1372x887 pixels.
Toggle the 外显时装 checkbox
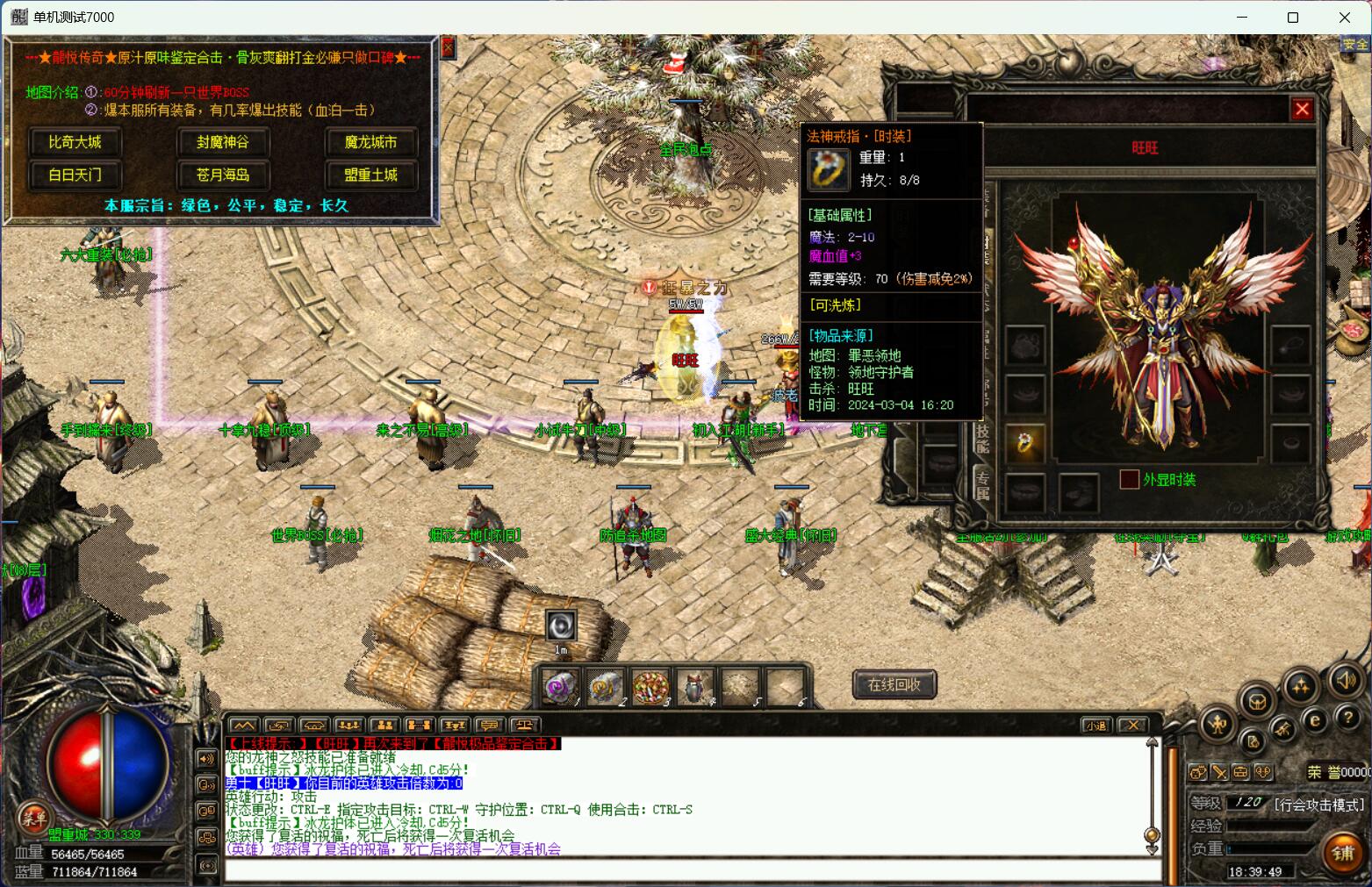[1129, 479]
